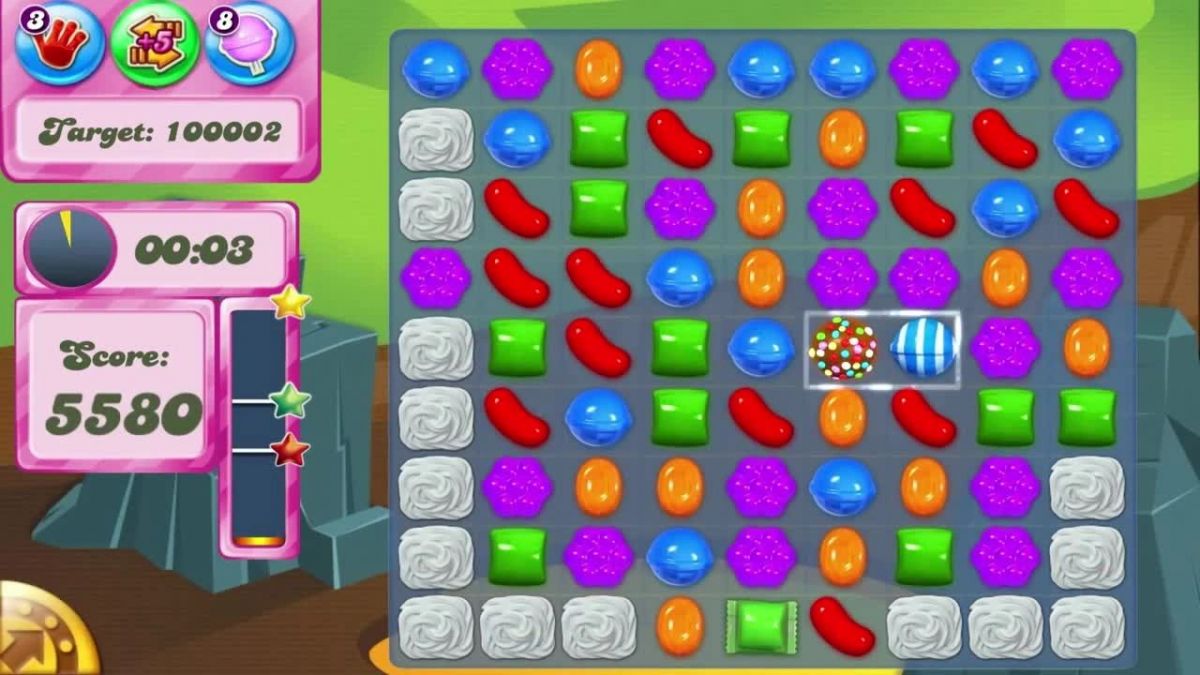Pick the blue striped candy

tap(922, 349)
